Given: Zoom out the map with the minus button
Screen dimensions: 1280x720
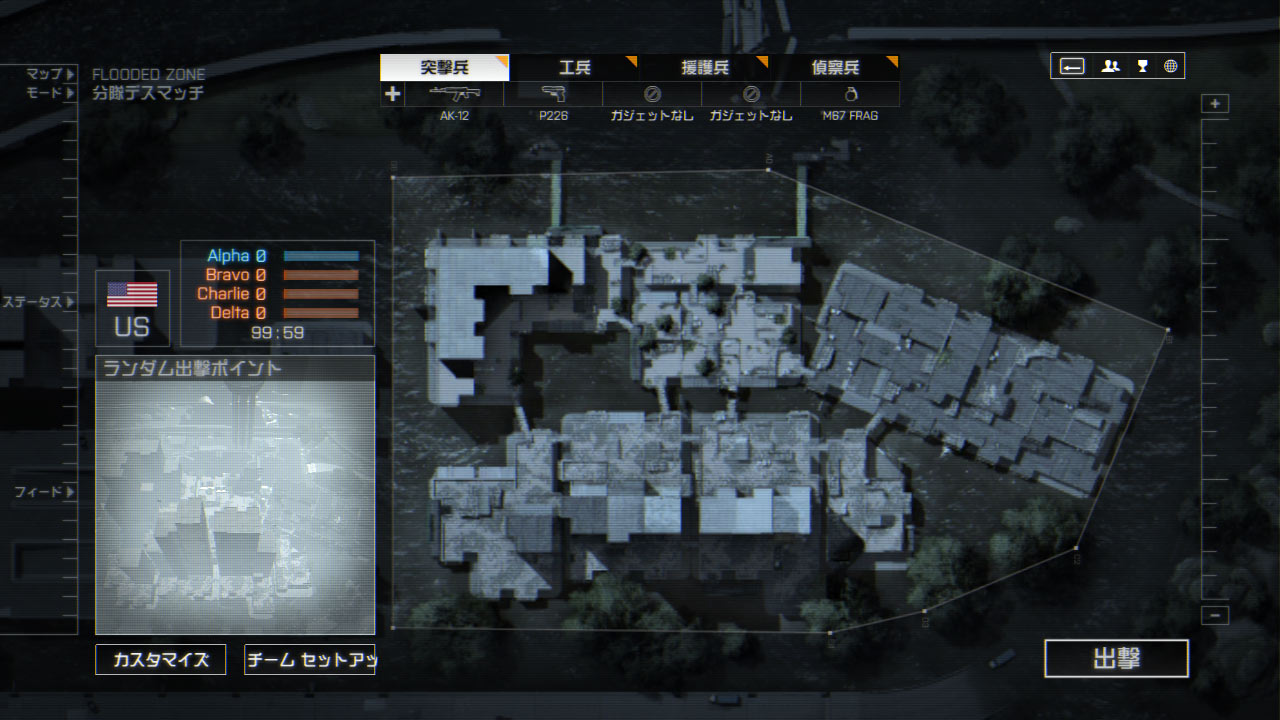Looking at the screenshot, I should click(x=1215, y=615).
